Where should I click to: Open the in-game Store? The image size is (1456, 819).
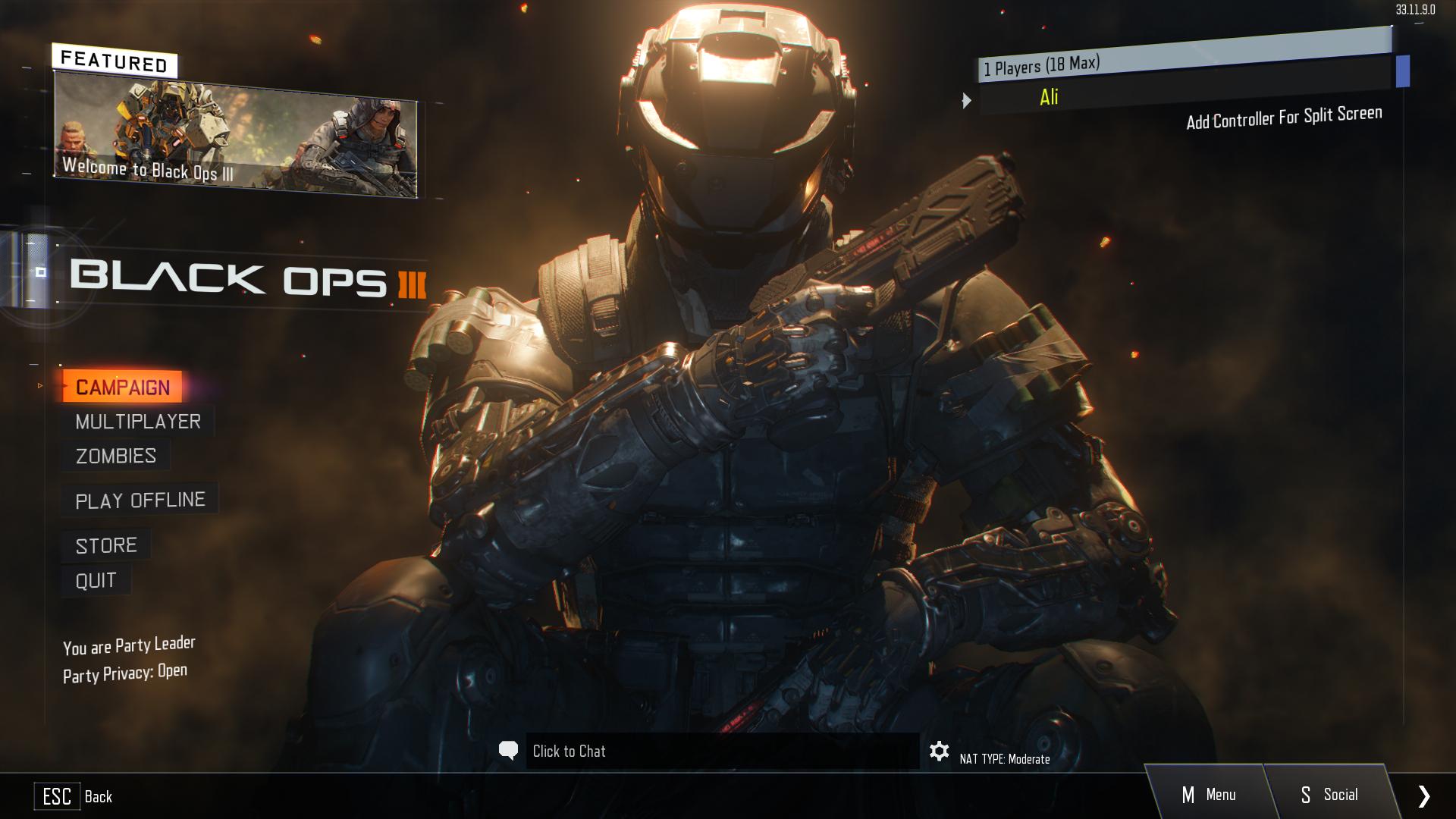coord(106,545)
